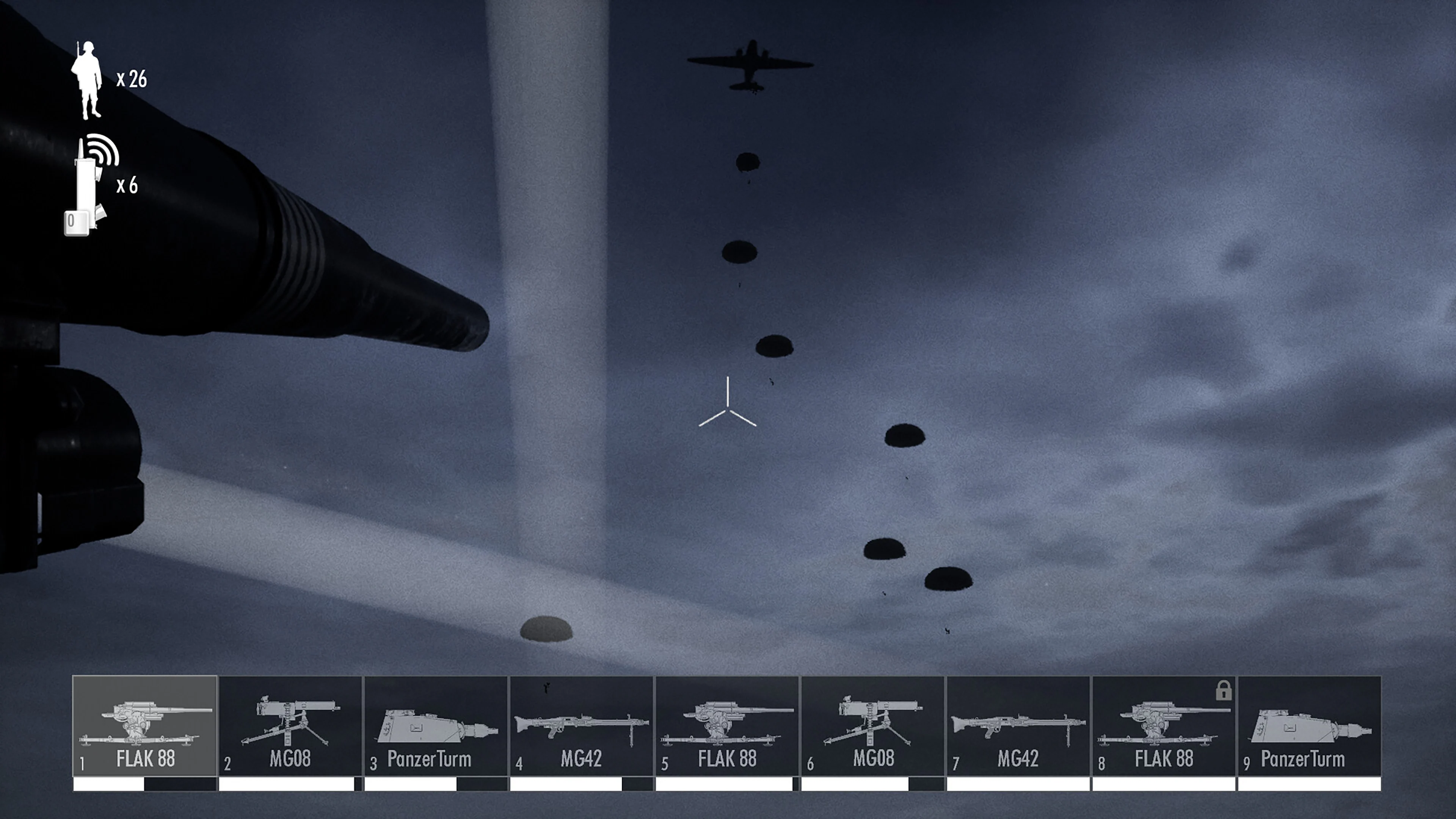
Task: Click the lock icon on slot 8
Action: click(1224, 693)
